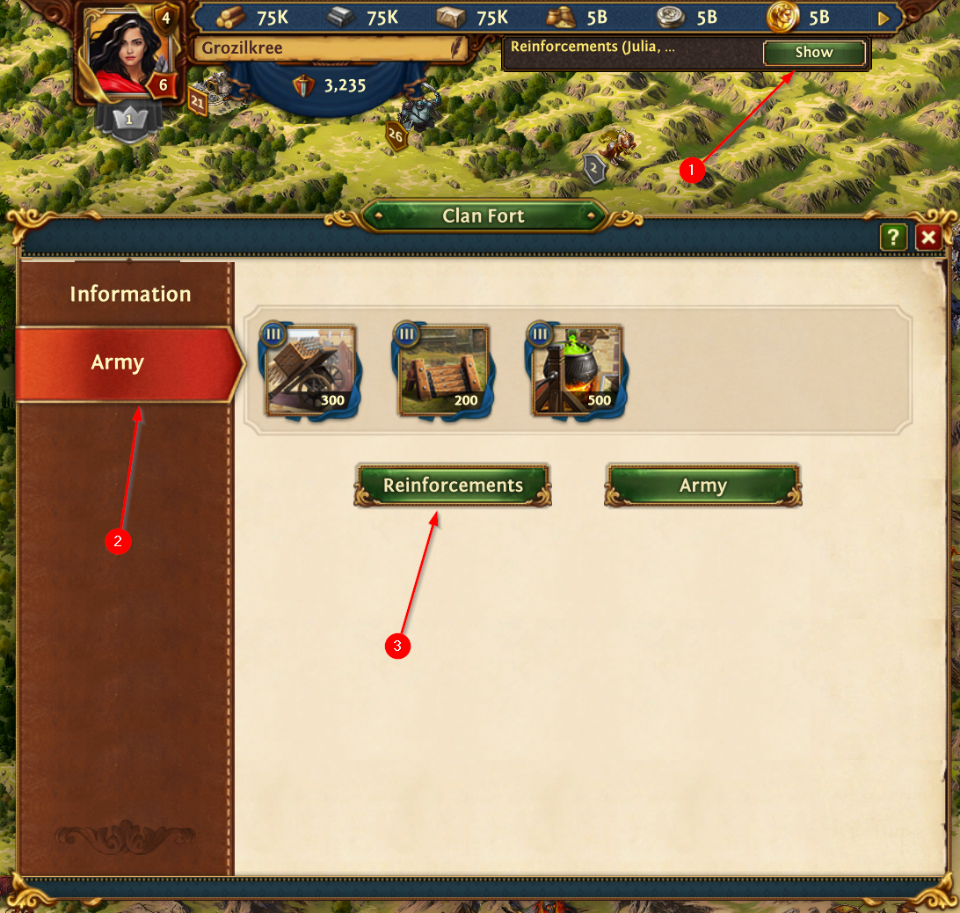Expand the resource bar arrow
960x913 pixels.
point(883,18)
